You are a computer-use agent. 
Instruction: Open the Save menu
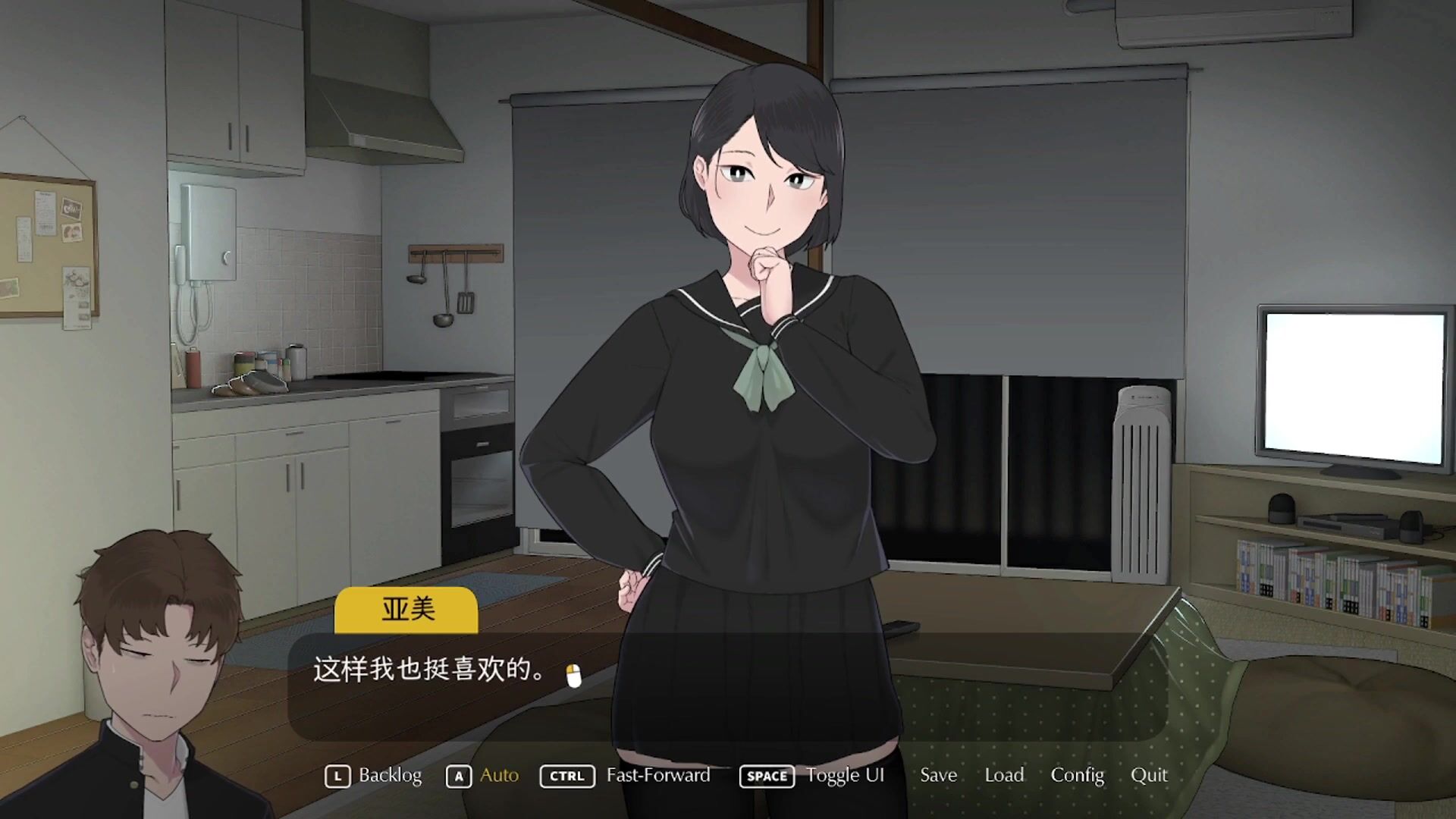pos(938,775)
